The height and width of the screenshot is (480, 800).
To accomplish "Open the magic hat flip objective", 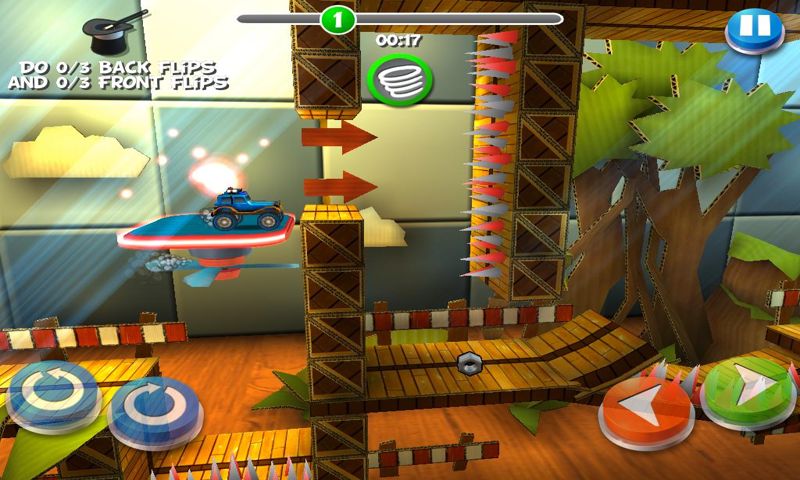I will (x=110, y=30).
